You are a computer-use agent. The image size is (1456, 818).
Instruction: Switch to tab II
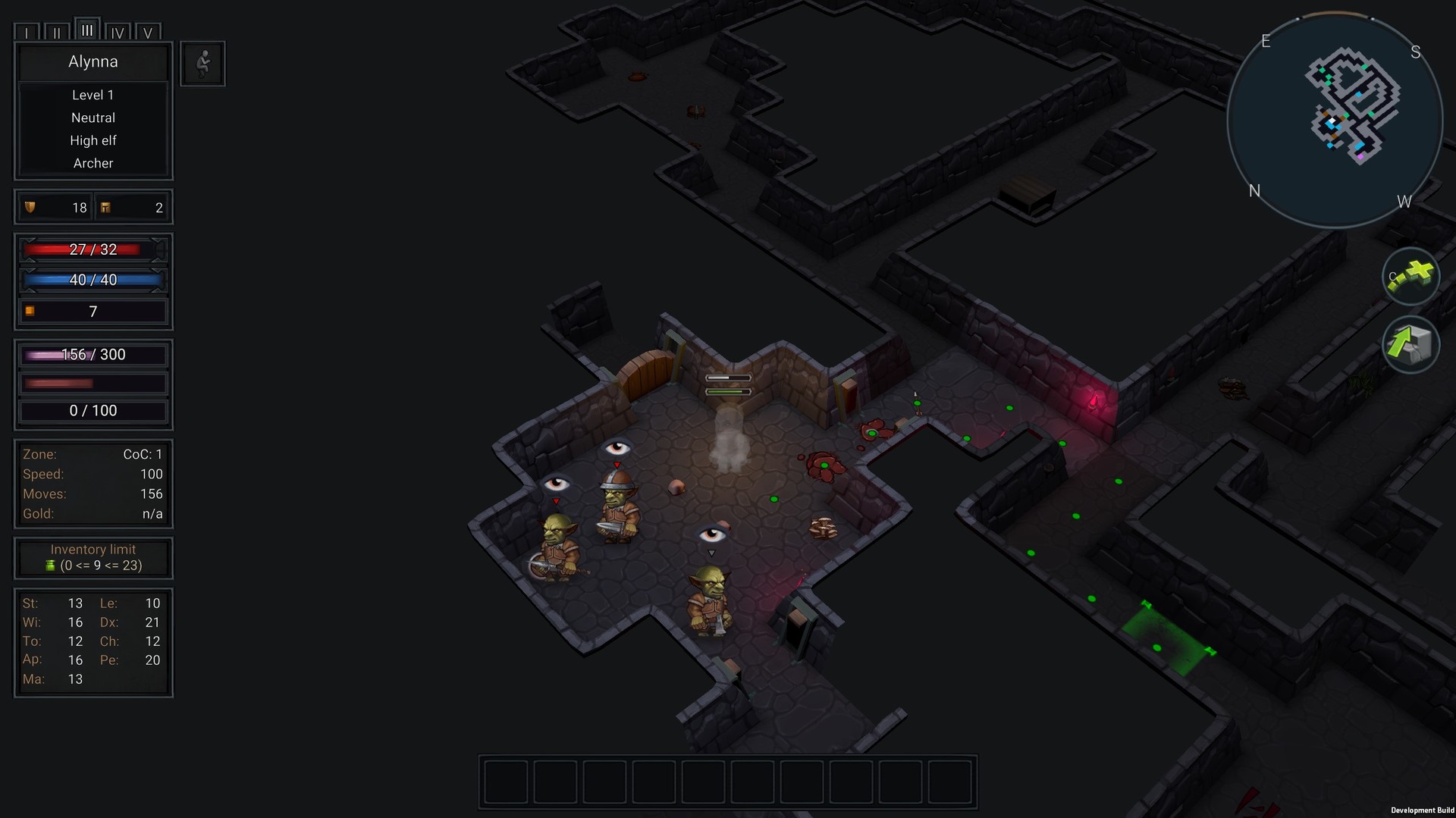[57, 33]
